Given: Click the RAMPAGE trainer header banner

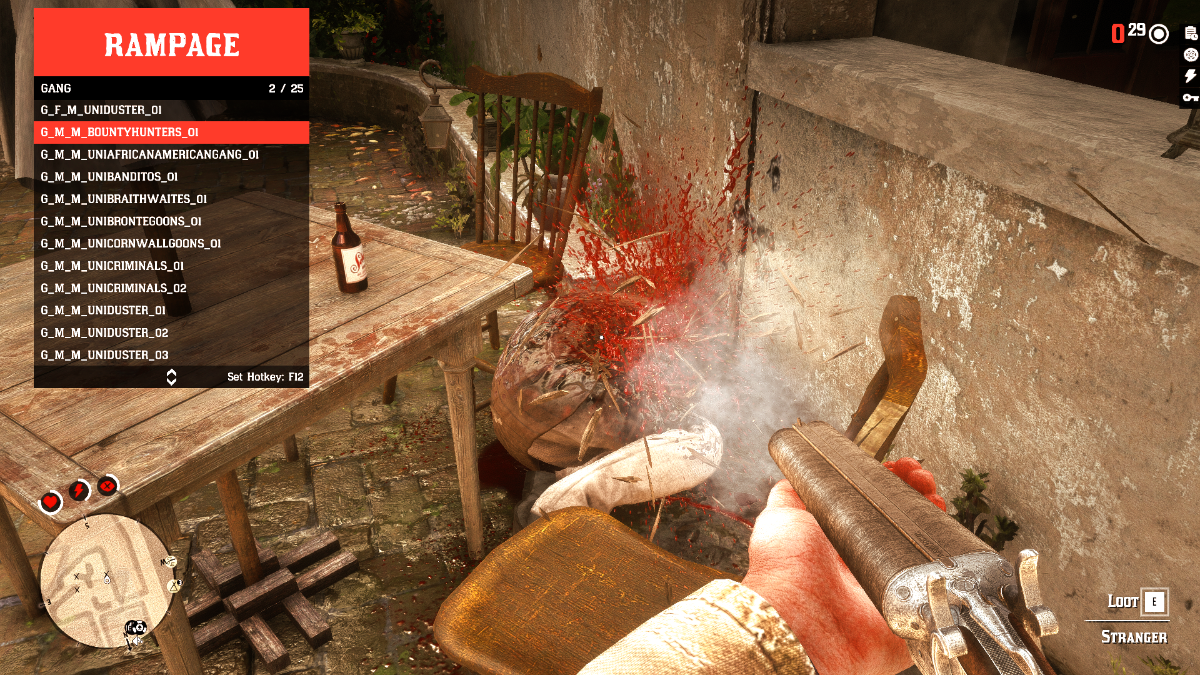Looking at the screenshot, I should 171,43.
